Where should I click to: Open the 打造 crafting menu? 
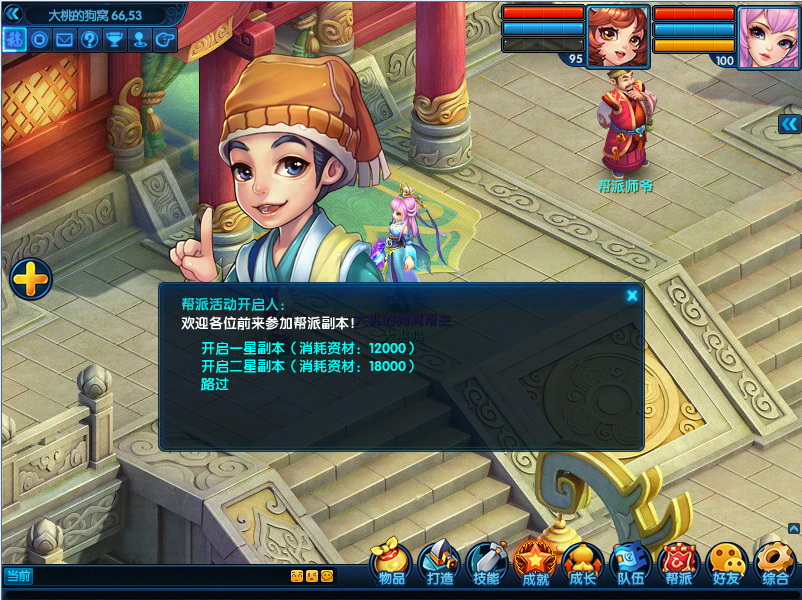click(x=440, y=564)
